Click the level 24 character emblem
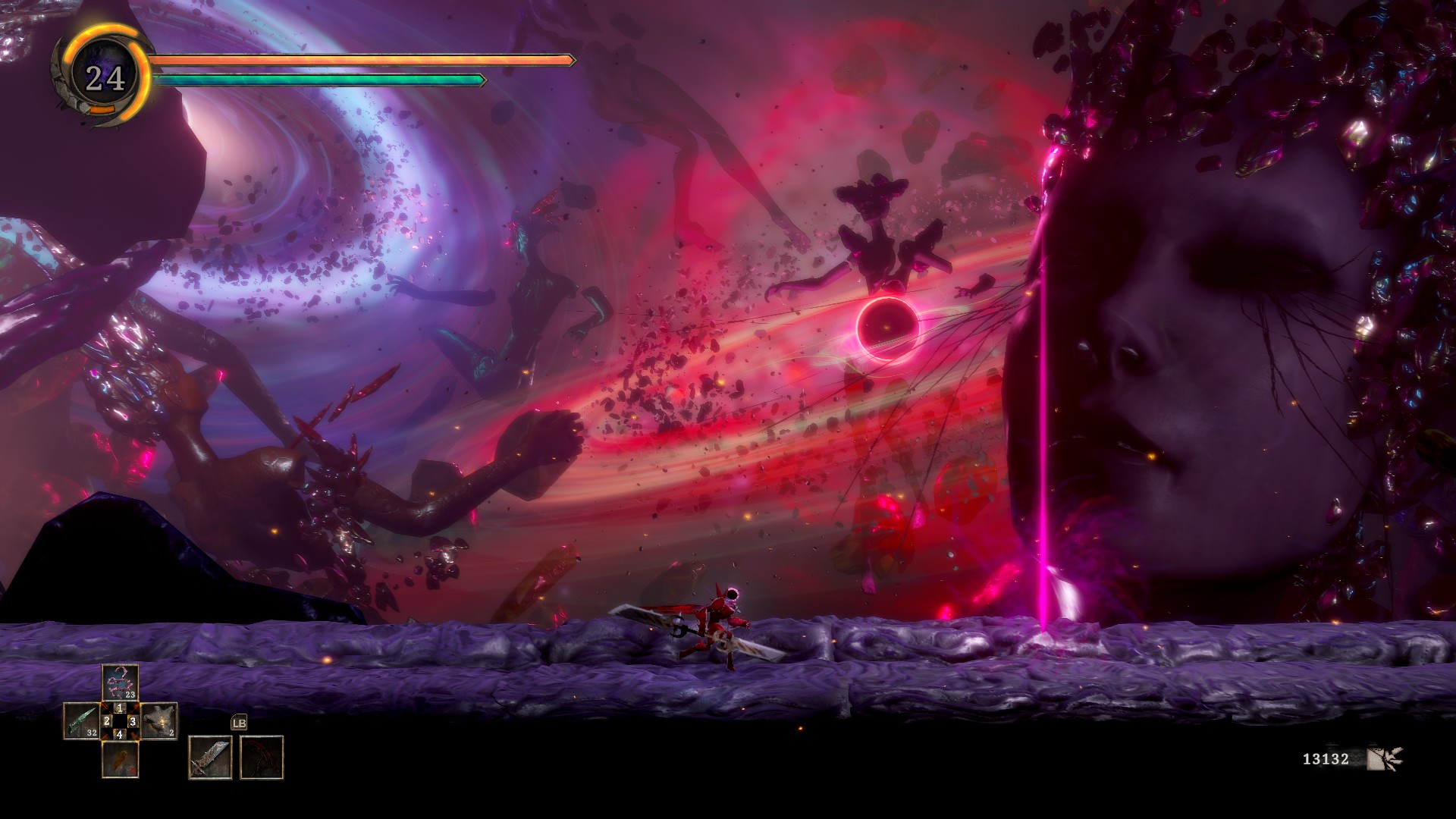The height and width of the screenshot is (819, 1456). pos(105,77)
